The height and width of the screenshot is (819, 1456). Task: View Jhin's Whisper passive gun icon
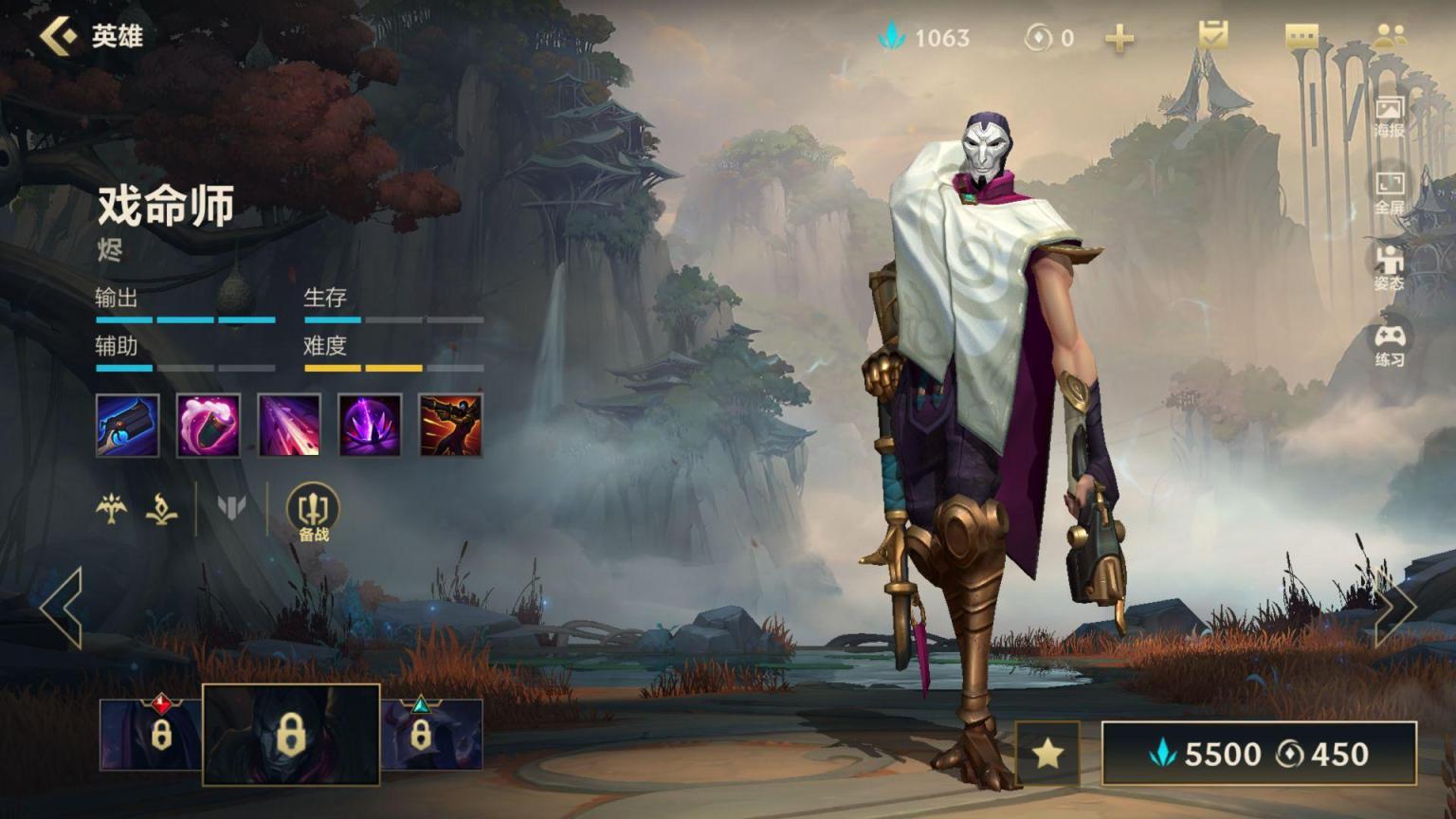coord(127,426)
